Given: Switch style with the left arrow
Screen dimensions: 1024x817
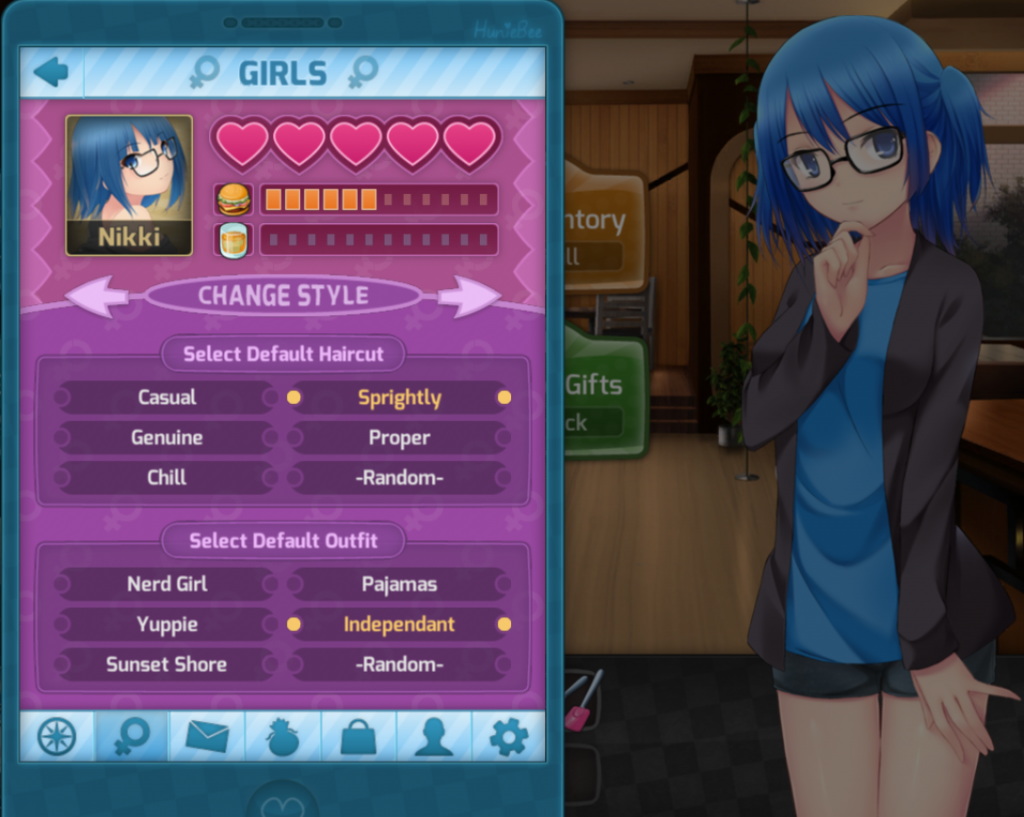Looking at the screenshot, I should coord(98,296).
